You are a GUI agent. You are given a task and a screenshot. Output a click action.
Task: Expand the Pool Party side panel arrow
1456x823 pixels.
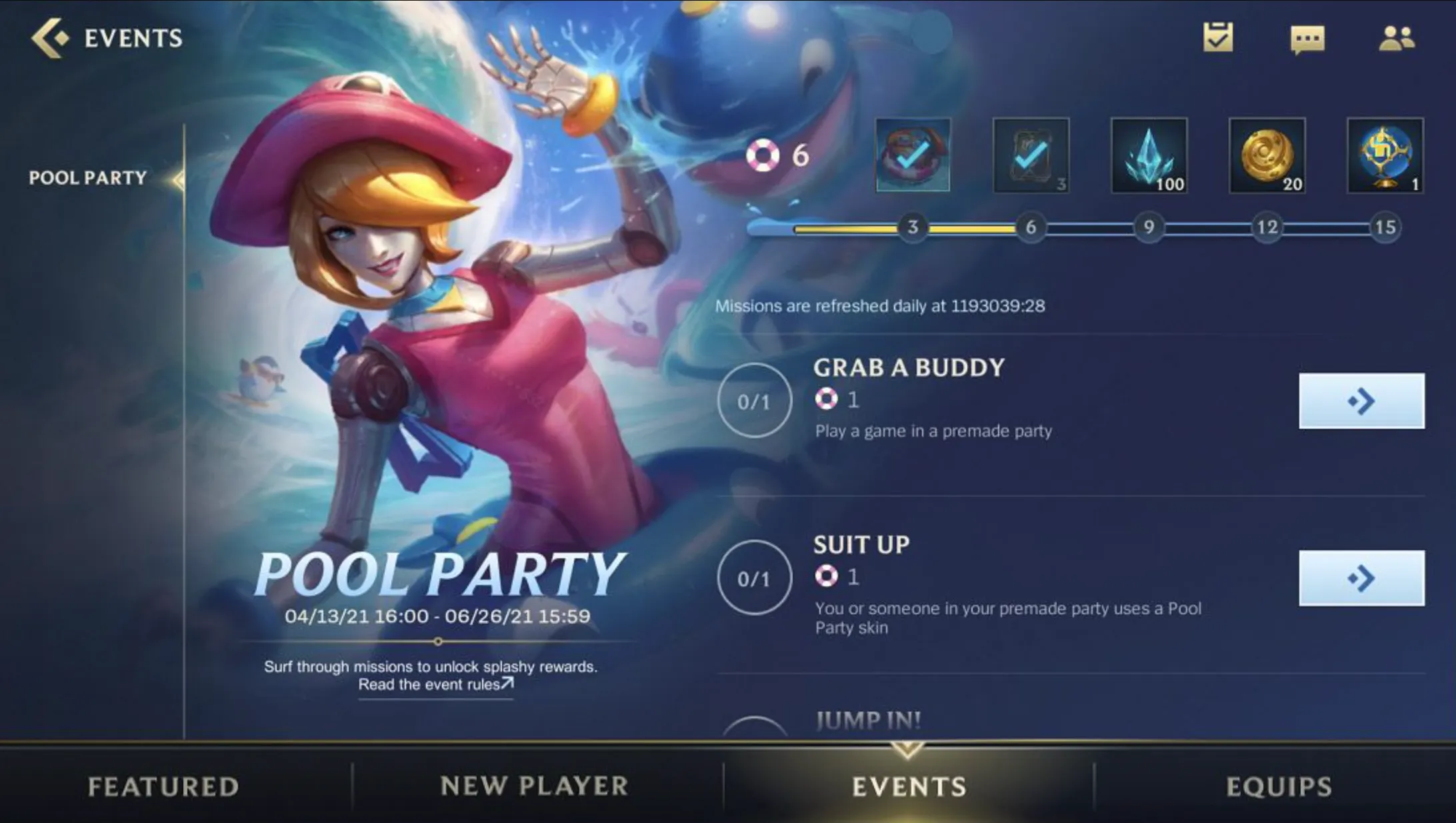coord(179,178)
